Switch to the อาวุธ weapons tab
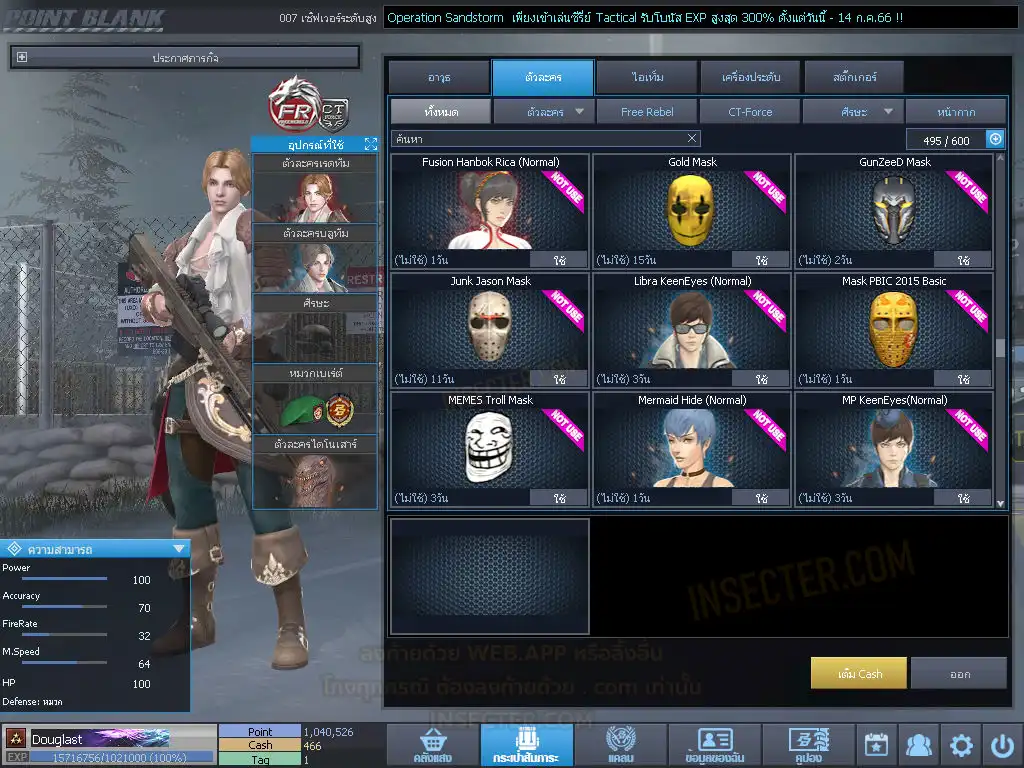The height and width of the screenshot is (768, 1024). [x=439, y=77]
